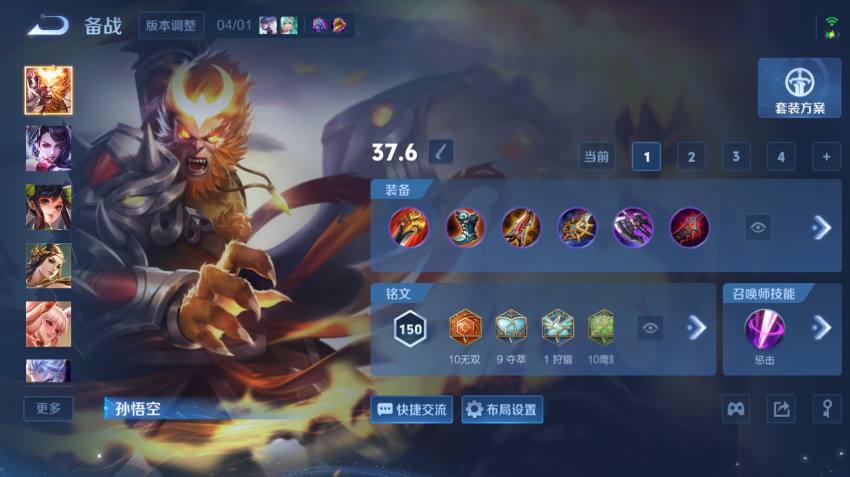
Task: Open 快捷交流 quick chat settings
Action: (x=411, y=409)
